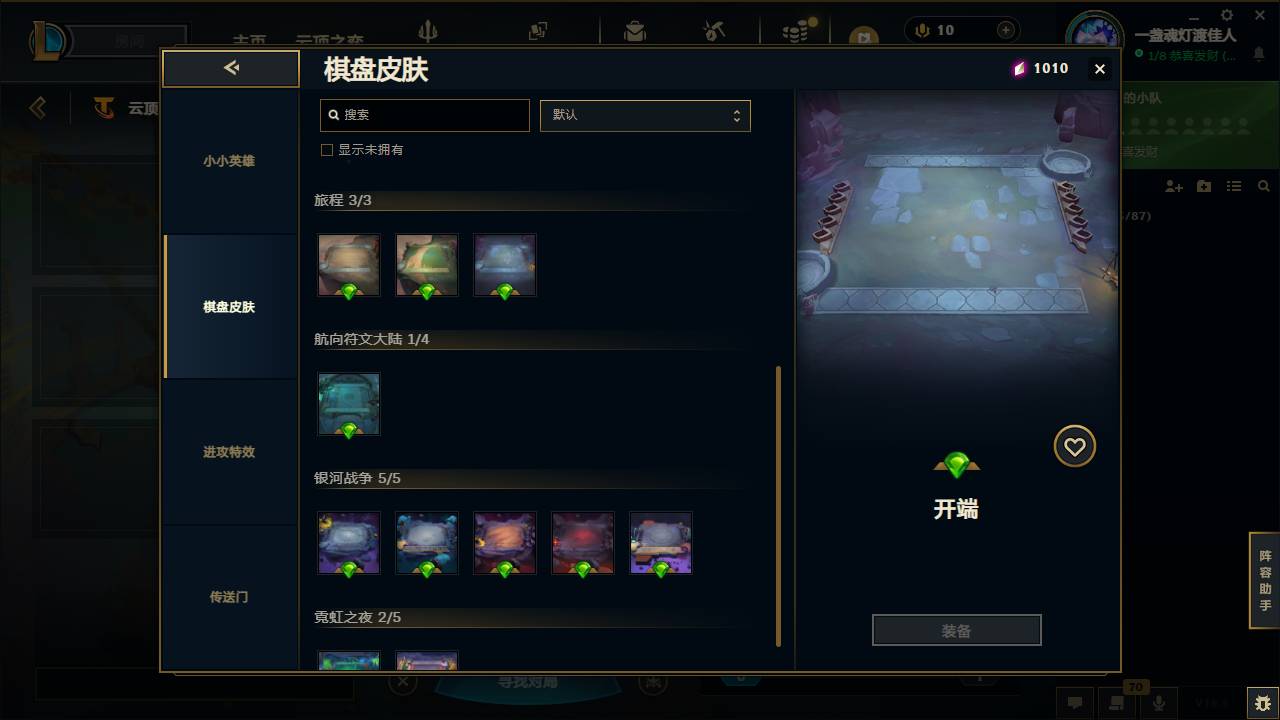This screenshot has width=1280, height=720.
Task: Open the friend search magnifier icon
Action: 1263,186
